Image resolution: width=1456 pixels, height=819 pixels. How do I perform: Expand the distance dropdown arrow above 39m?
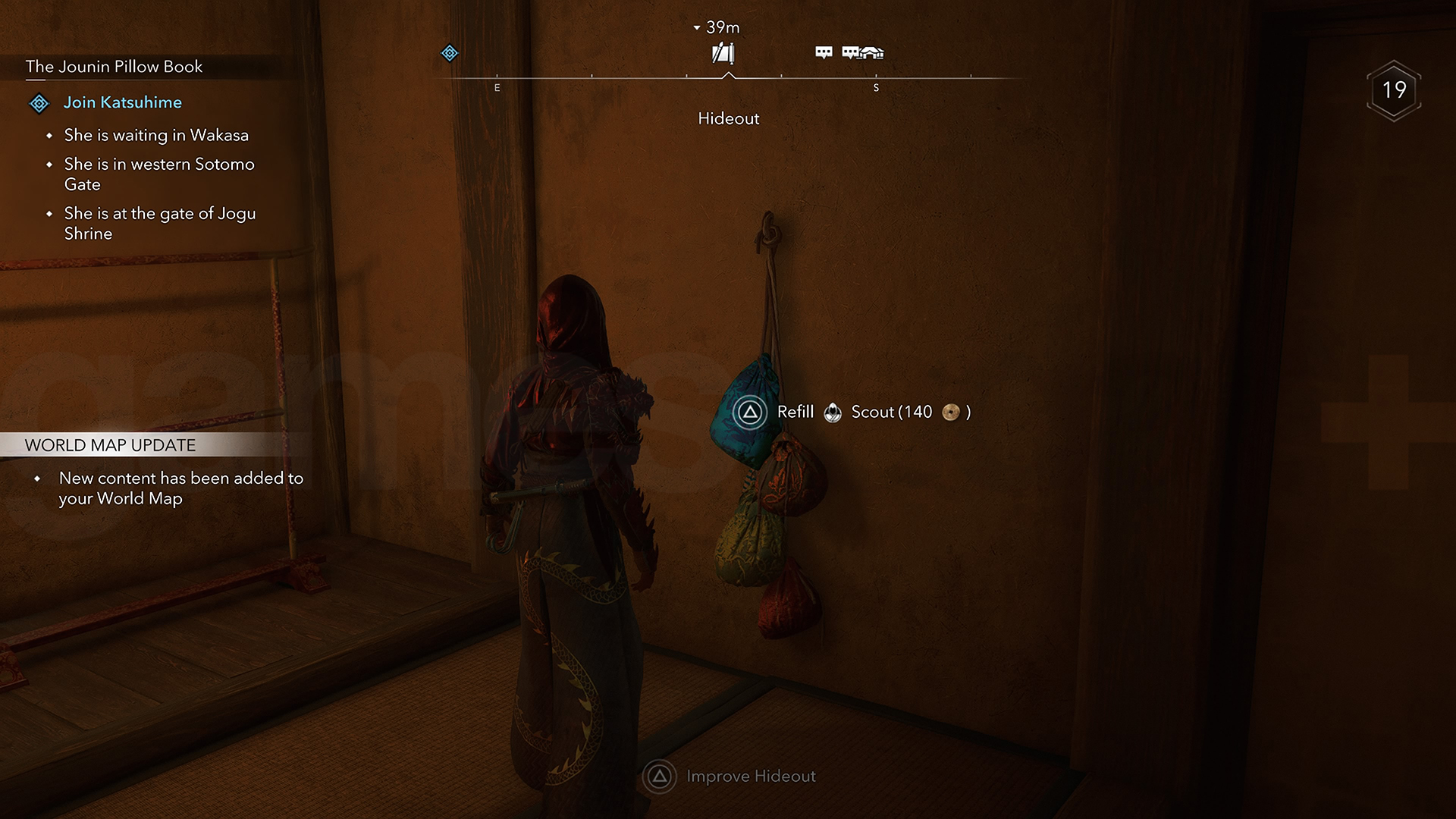click(x=696, y=27)
